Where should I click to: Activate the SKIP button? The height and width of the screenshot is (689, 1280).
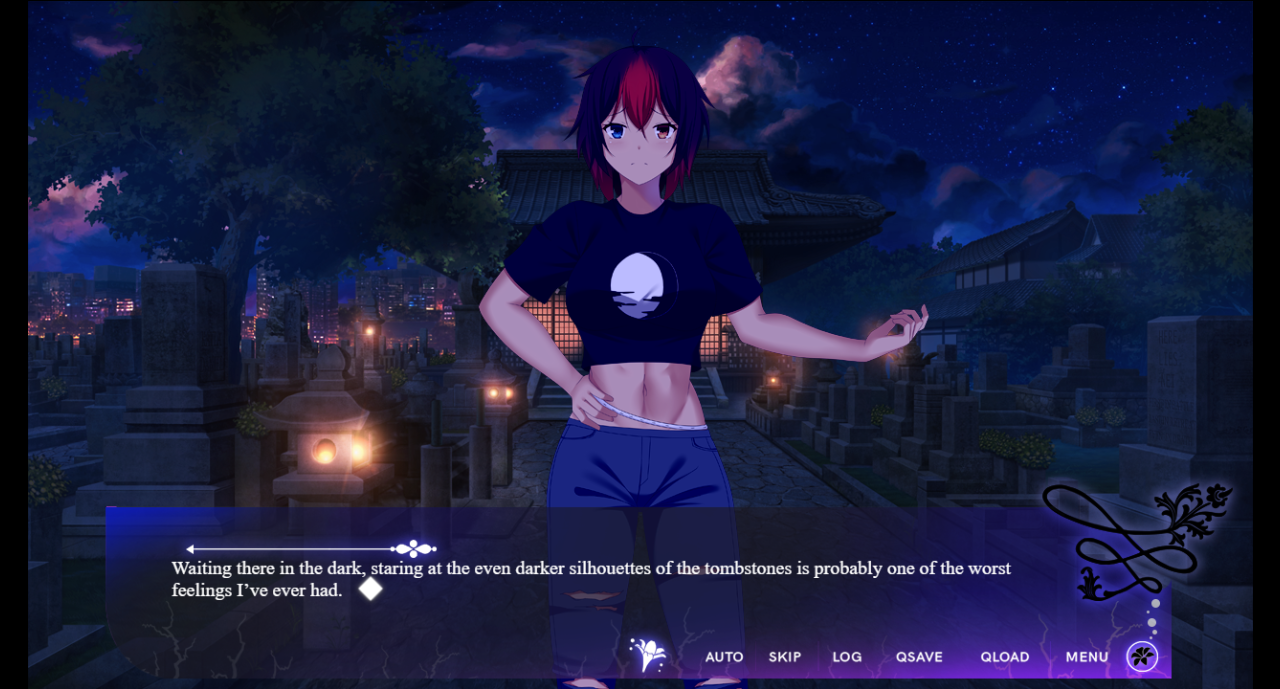tap(785, 657)
